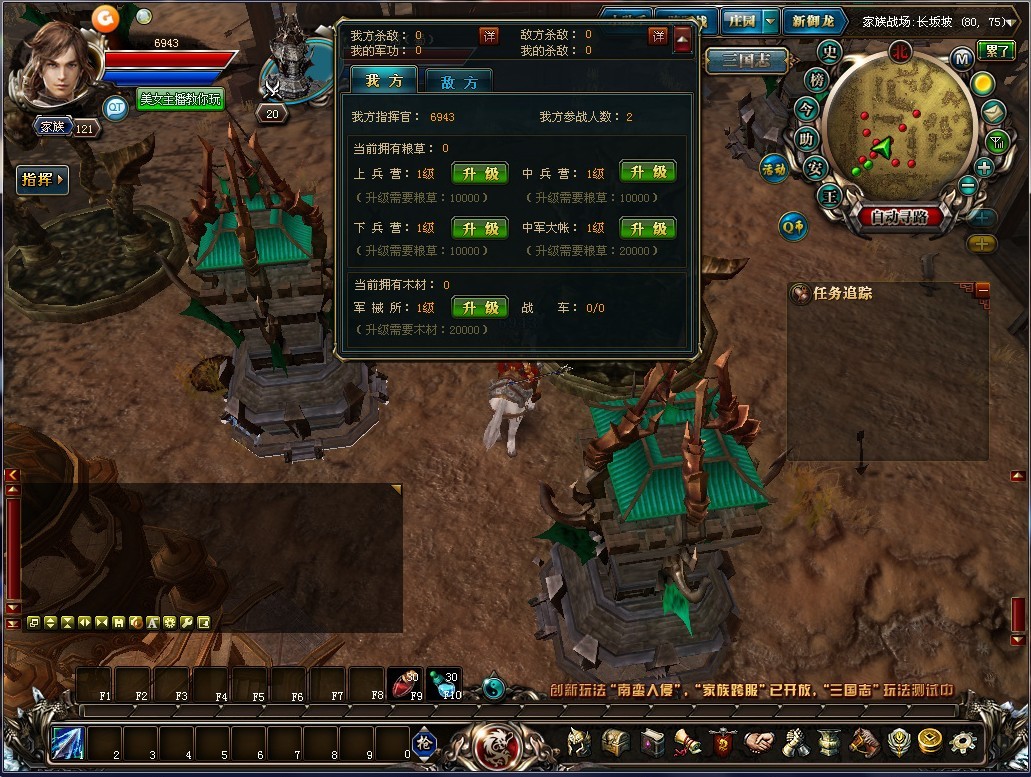Screen dimensions: 1031x777
Task: Open the world map with the M button
Action: pyautogui.click(x=962, y=58)
